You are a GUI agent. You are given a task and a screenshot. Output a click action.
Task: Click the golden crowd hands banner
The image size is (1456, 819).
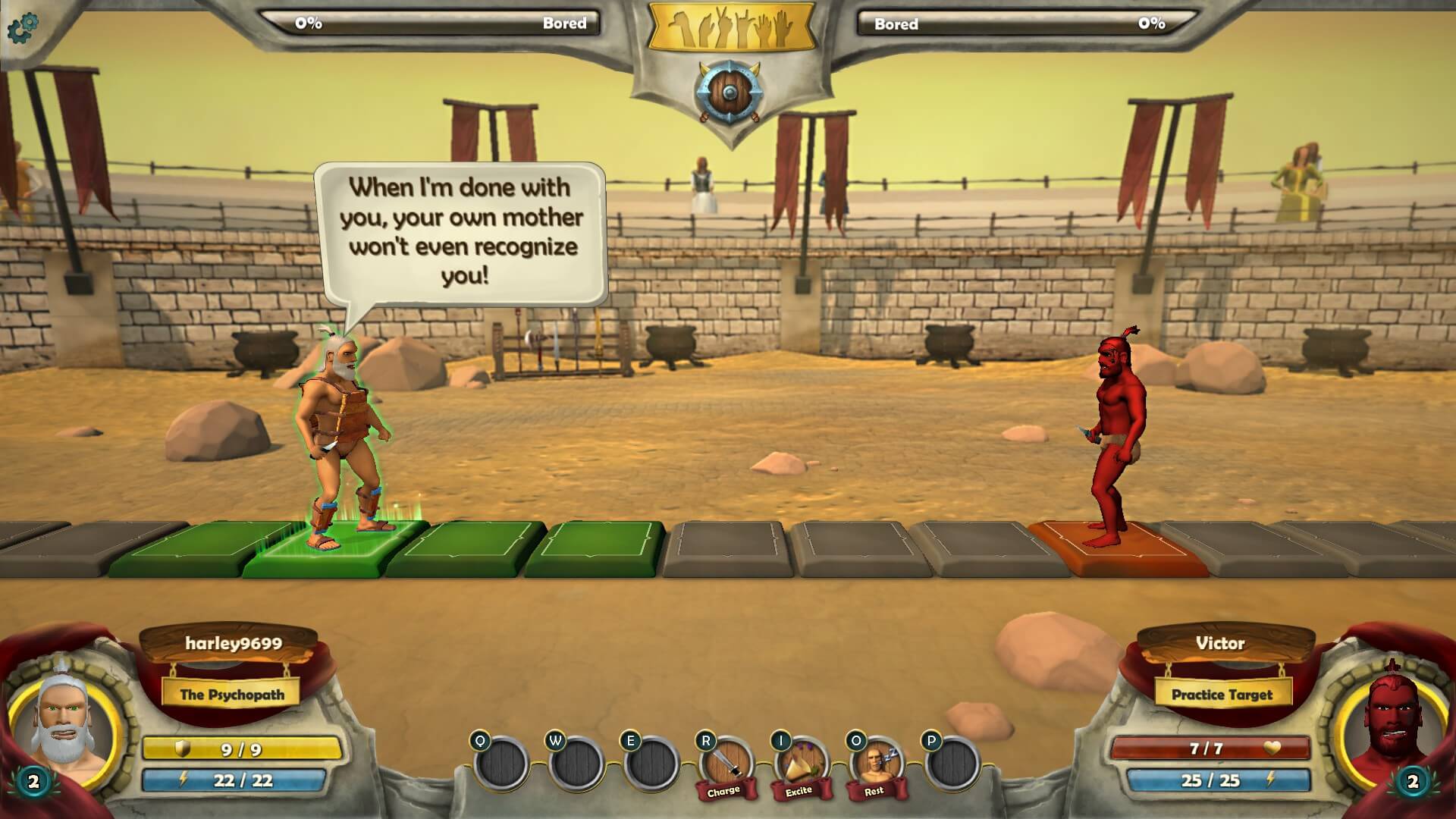[730, 29]
